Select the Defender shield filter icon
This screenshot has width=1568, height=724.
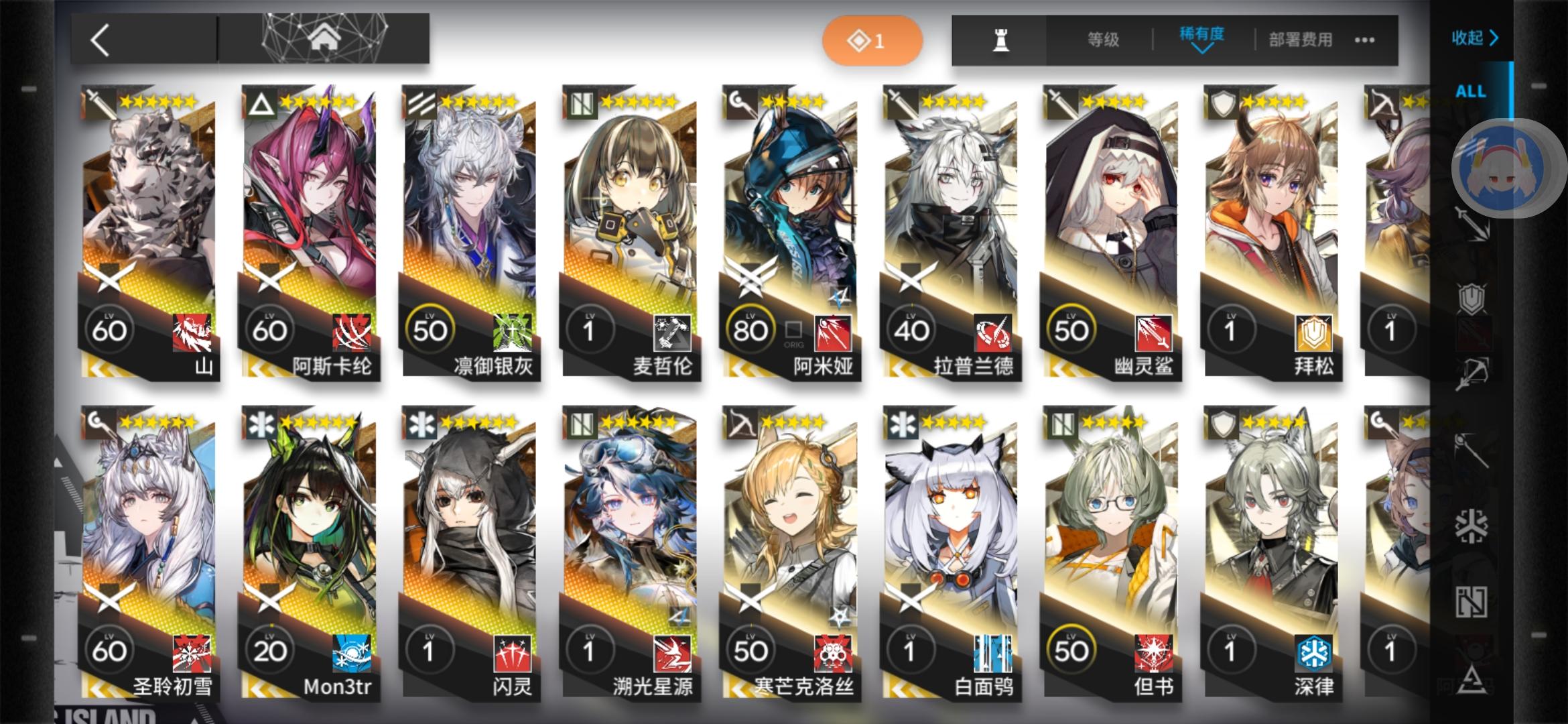coord(1472,298)
